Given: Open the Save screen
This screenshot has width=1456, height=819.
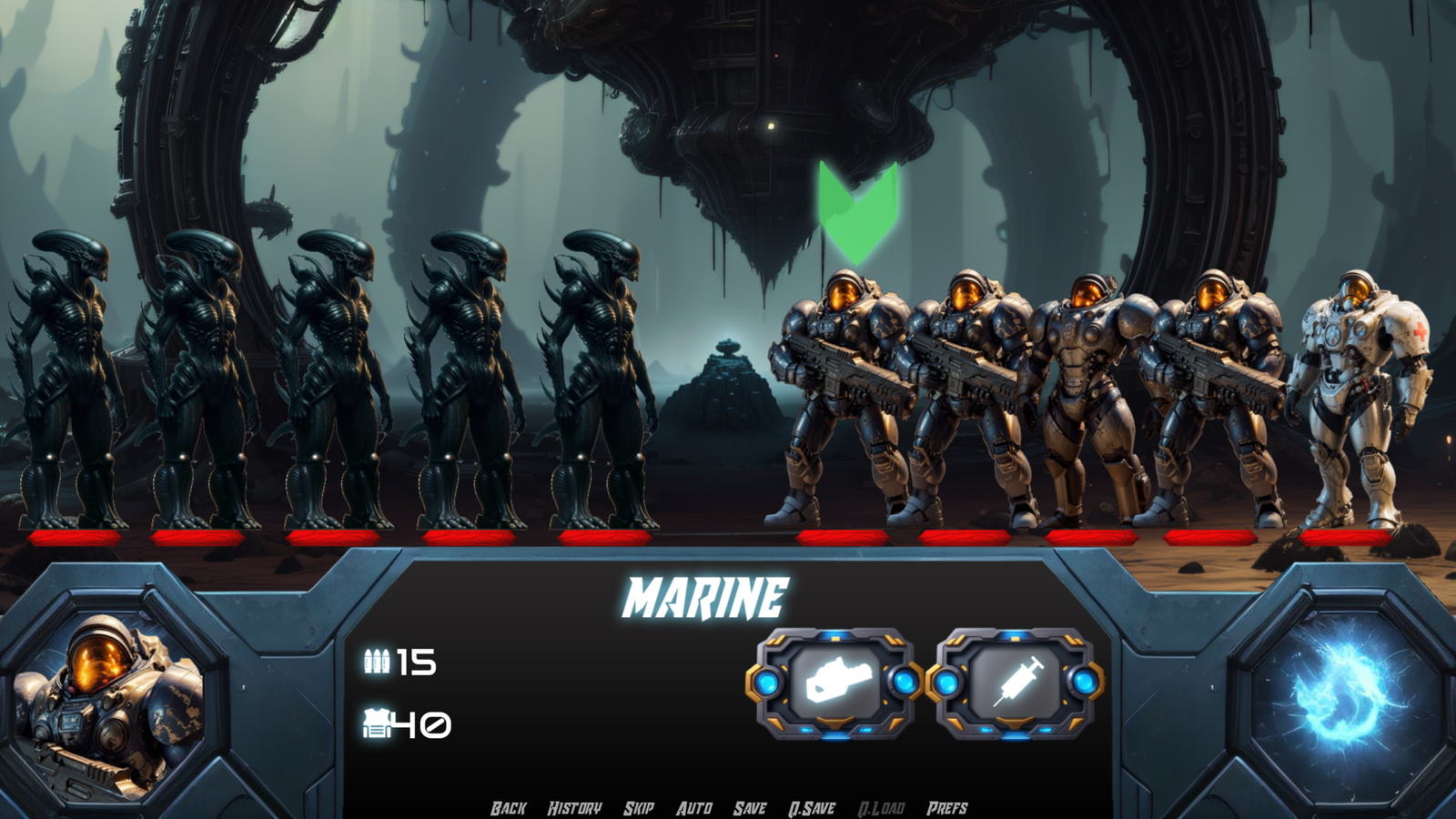Looking at the screenshot, I should tap(750, 808).
